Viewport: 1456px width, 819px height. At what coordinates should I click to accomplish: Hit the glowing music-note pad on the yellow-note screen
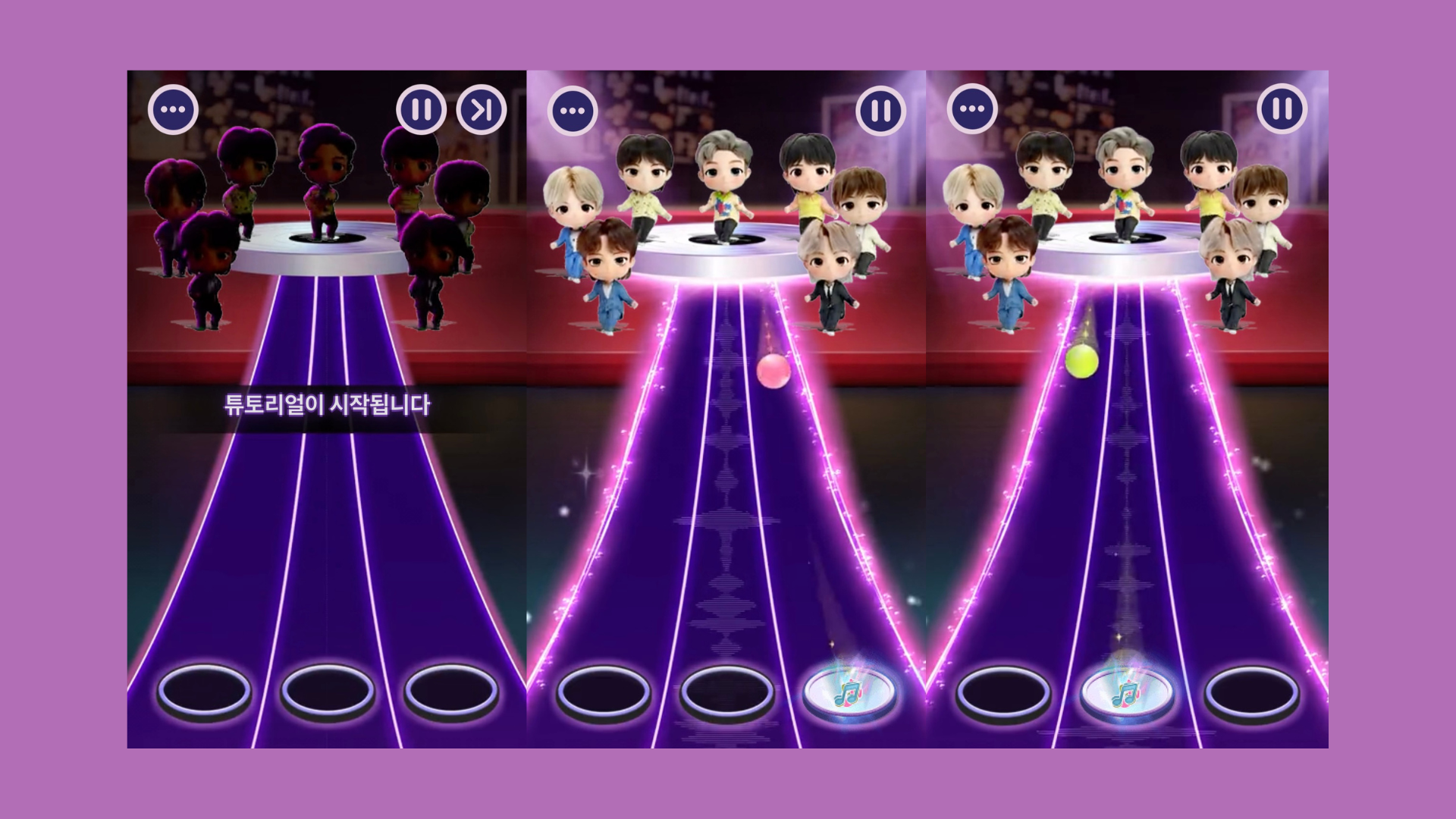(1127, 691)
